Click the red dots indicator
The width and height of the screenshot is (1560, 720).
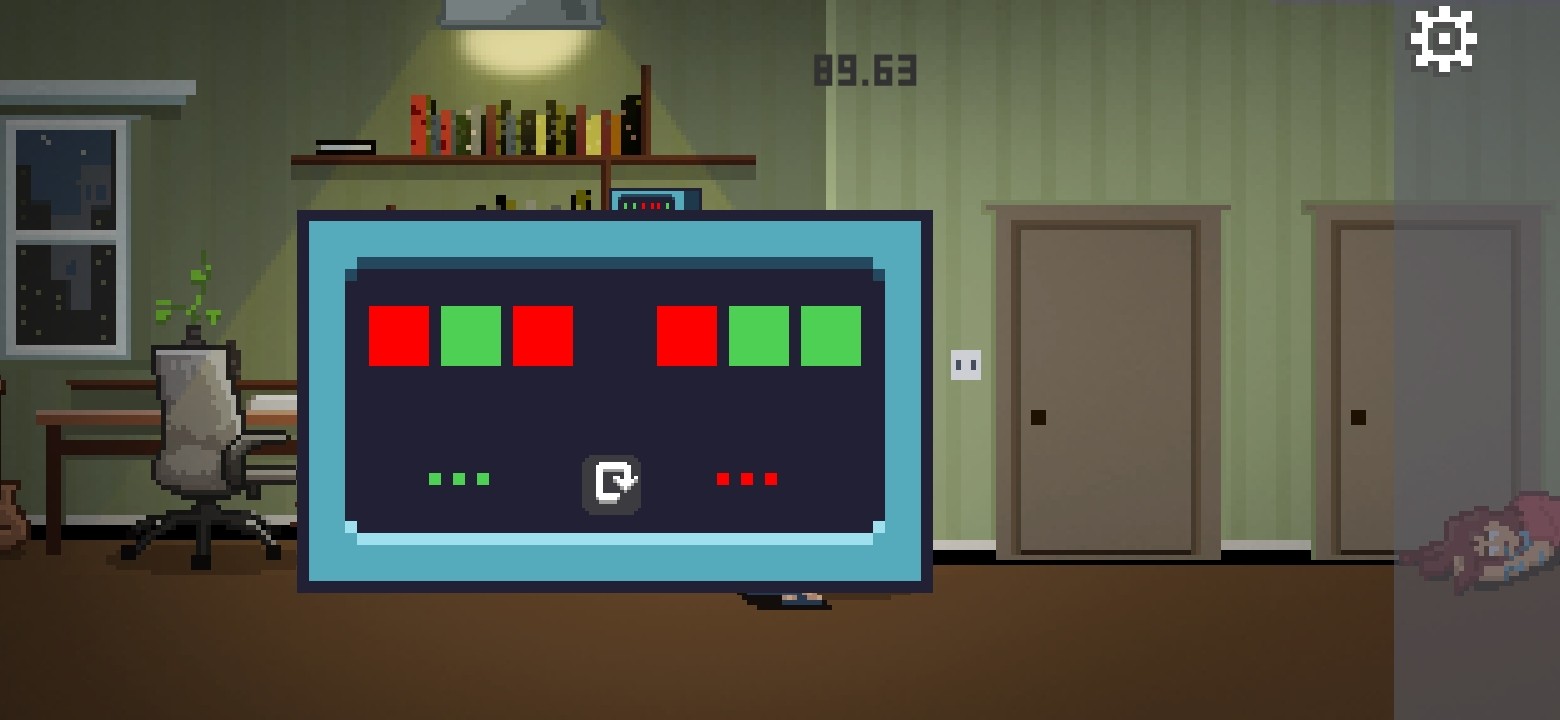(745, 478)
